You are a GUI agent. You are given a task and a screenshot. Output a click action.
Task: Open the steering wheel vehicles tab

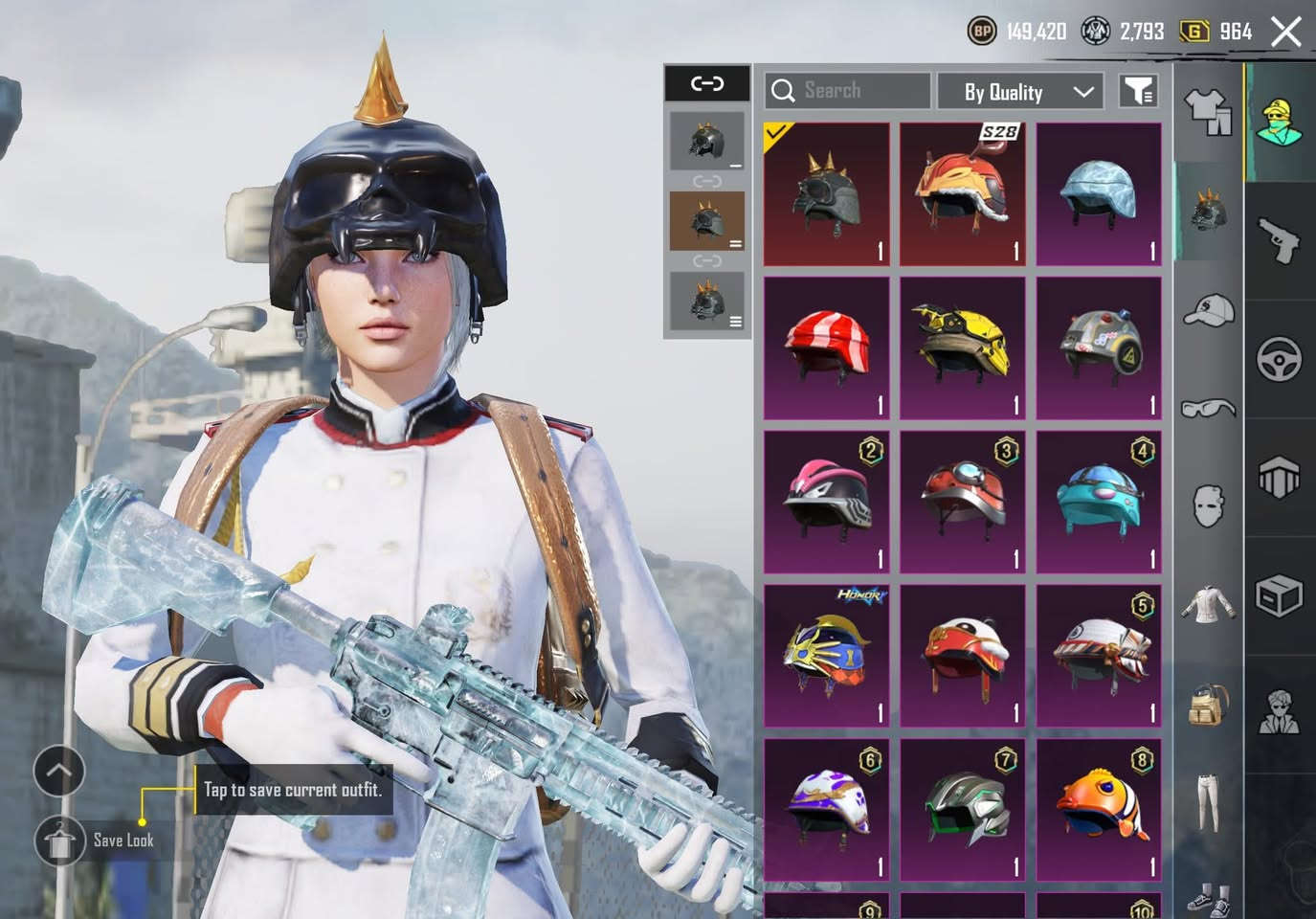[x=1280, y=358]
